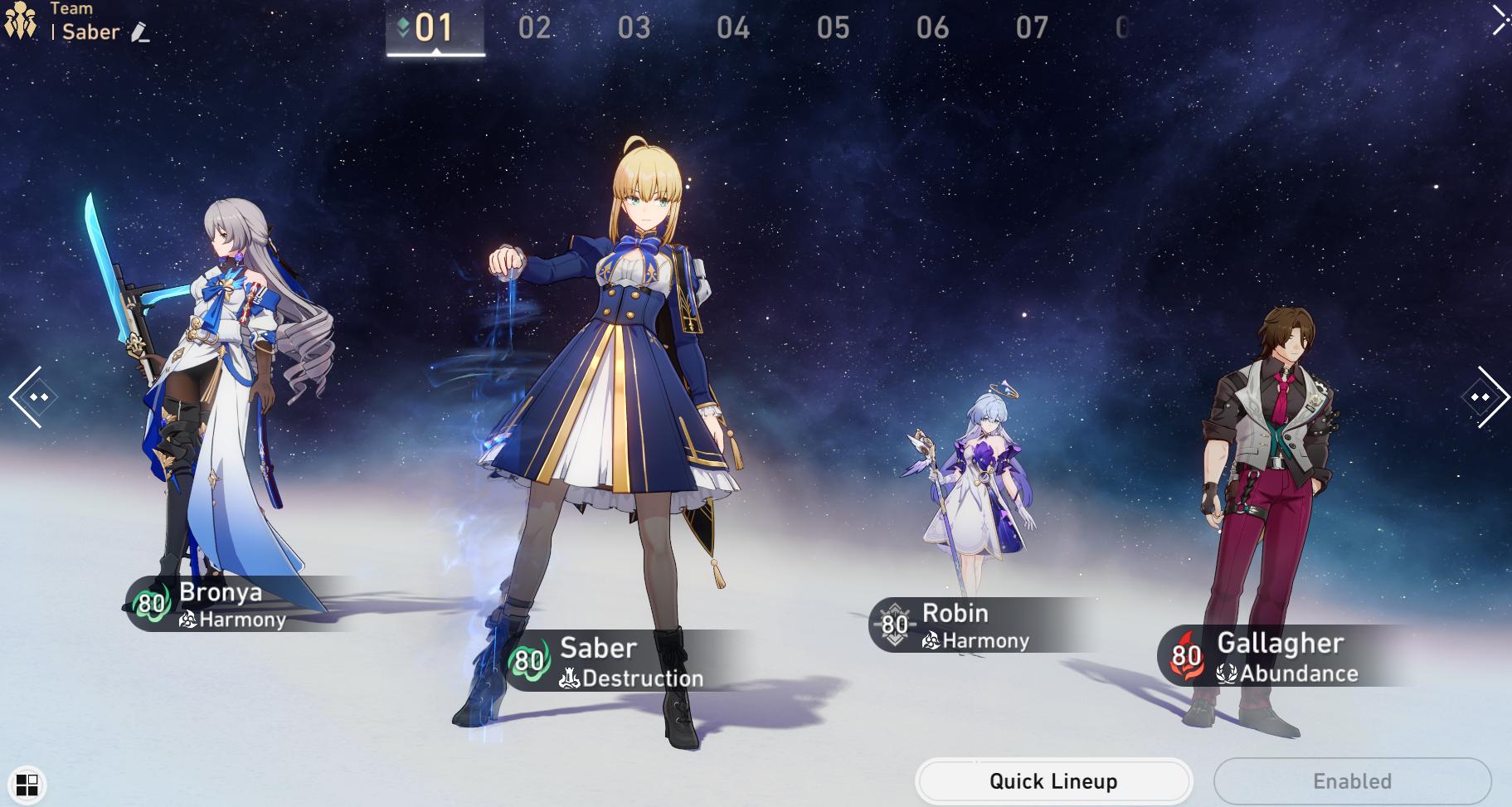Image resolution: width=1512 pixels, height=807 pixels.
Task: Click the Enabled team button
Action: tap(1352, 781)
